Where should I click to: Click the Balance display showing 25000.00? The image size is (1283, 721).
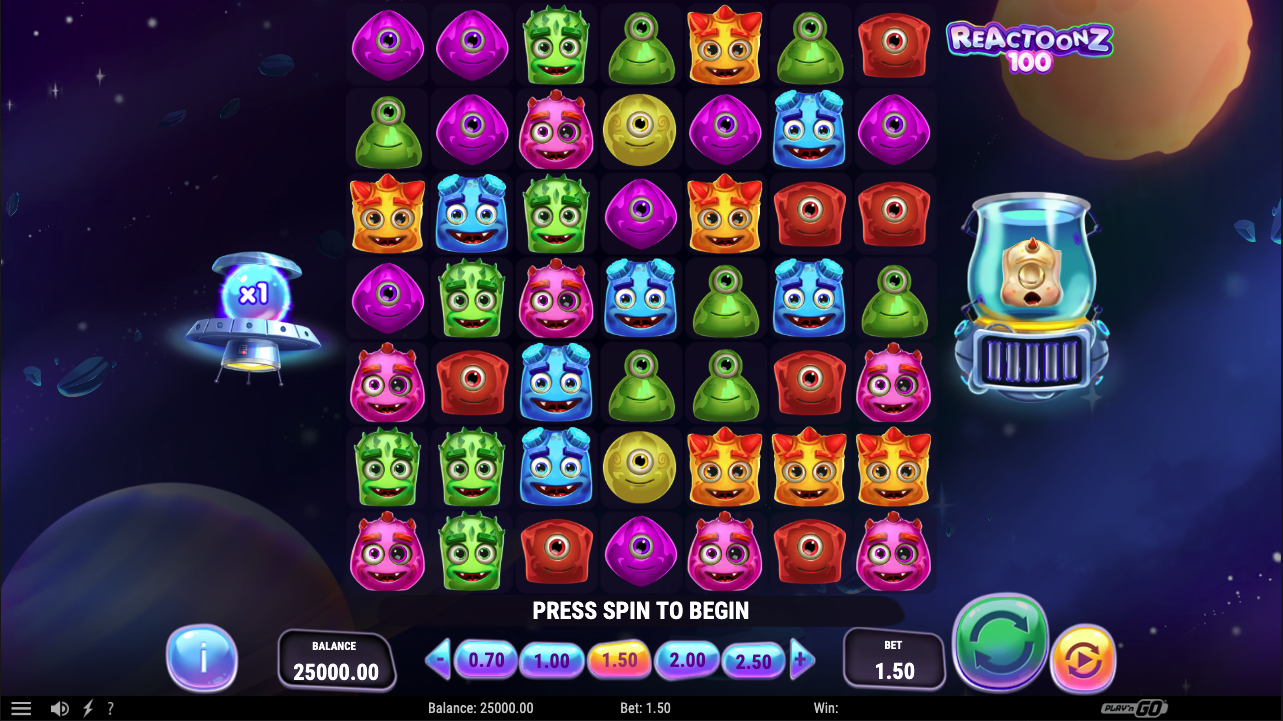pyautogui.click(x=337, y=658)
